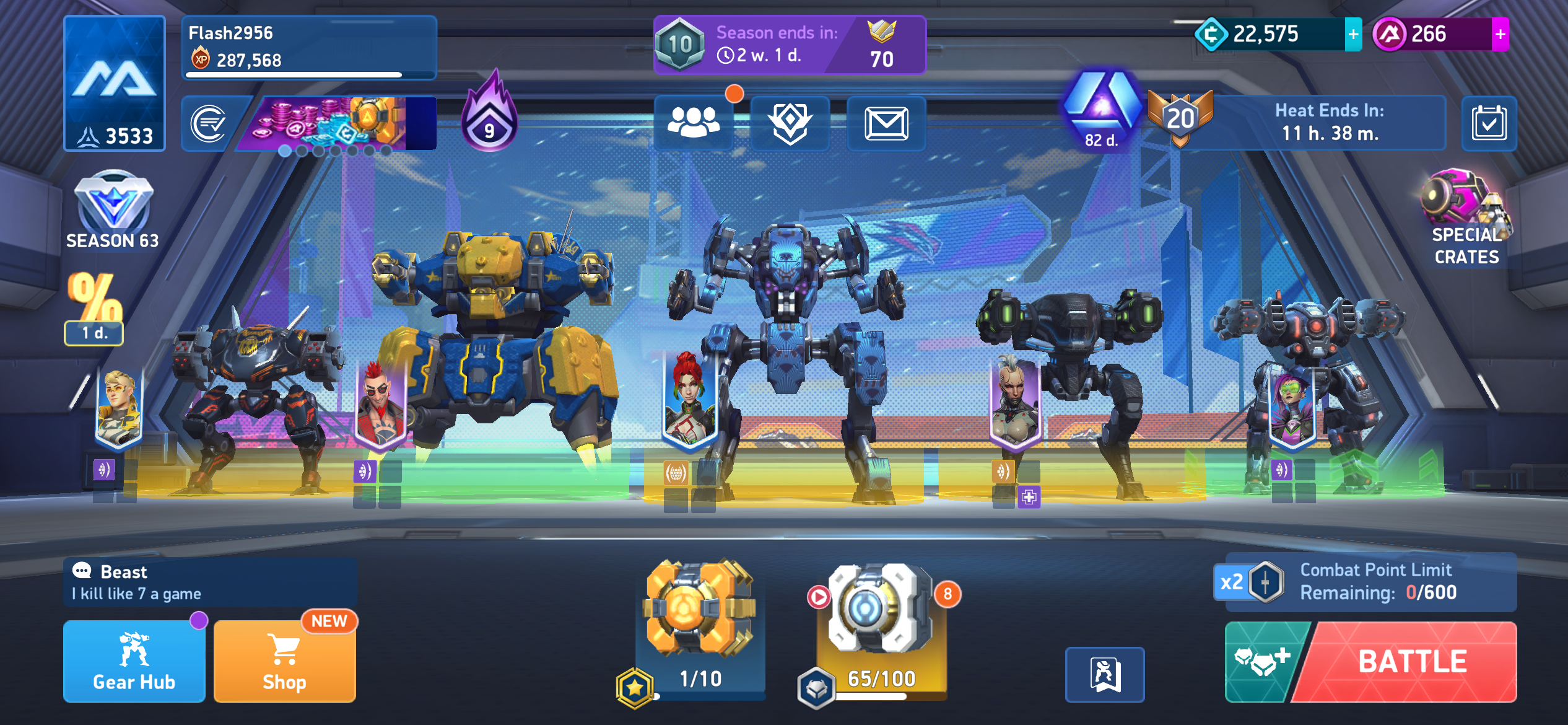Image resolution: width=1568 pixels, height=725 pixels.
Task: Open the friends and clan menu
Action: click(694, 123)
